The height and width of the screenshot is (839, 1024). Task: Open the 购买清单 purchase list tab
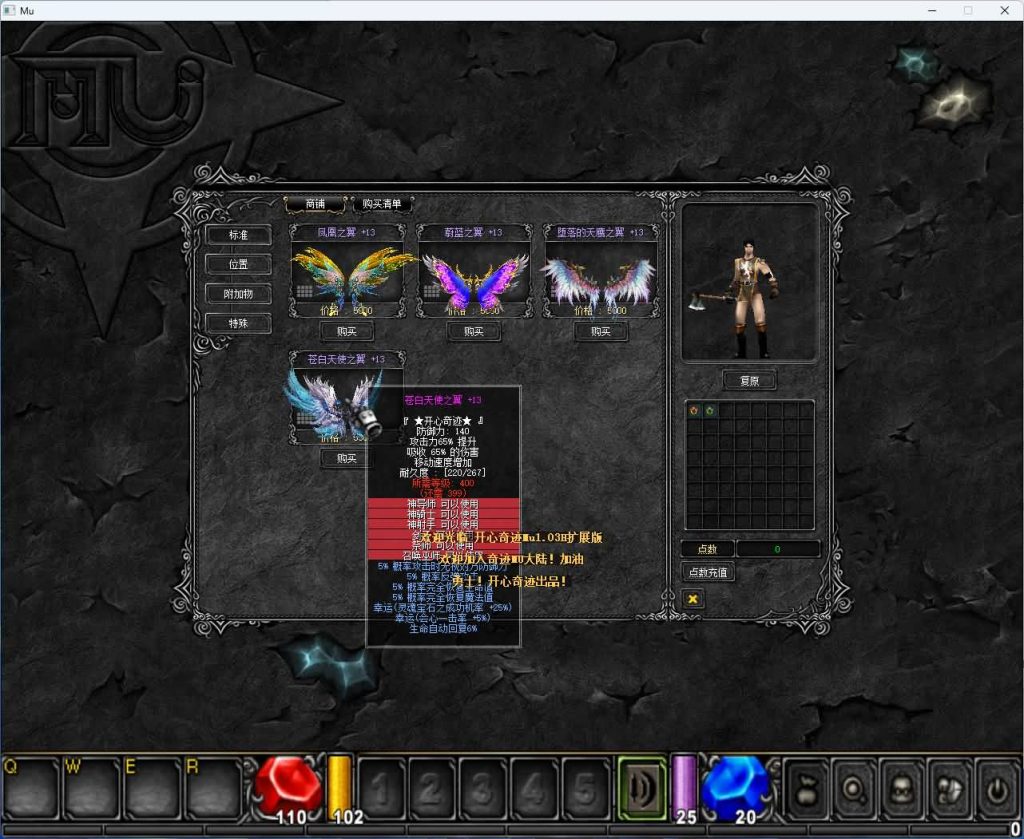tap(383, 204)
